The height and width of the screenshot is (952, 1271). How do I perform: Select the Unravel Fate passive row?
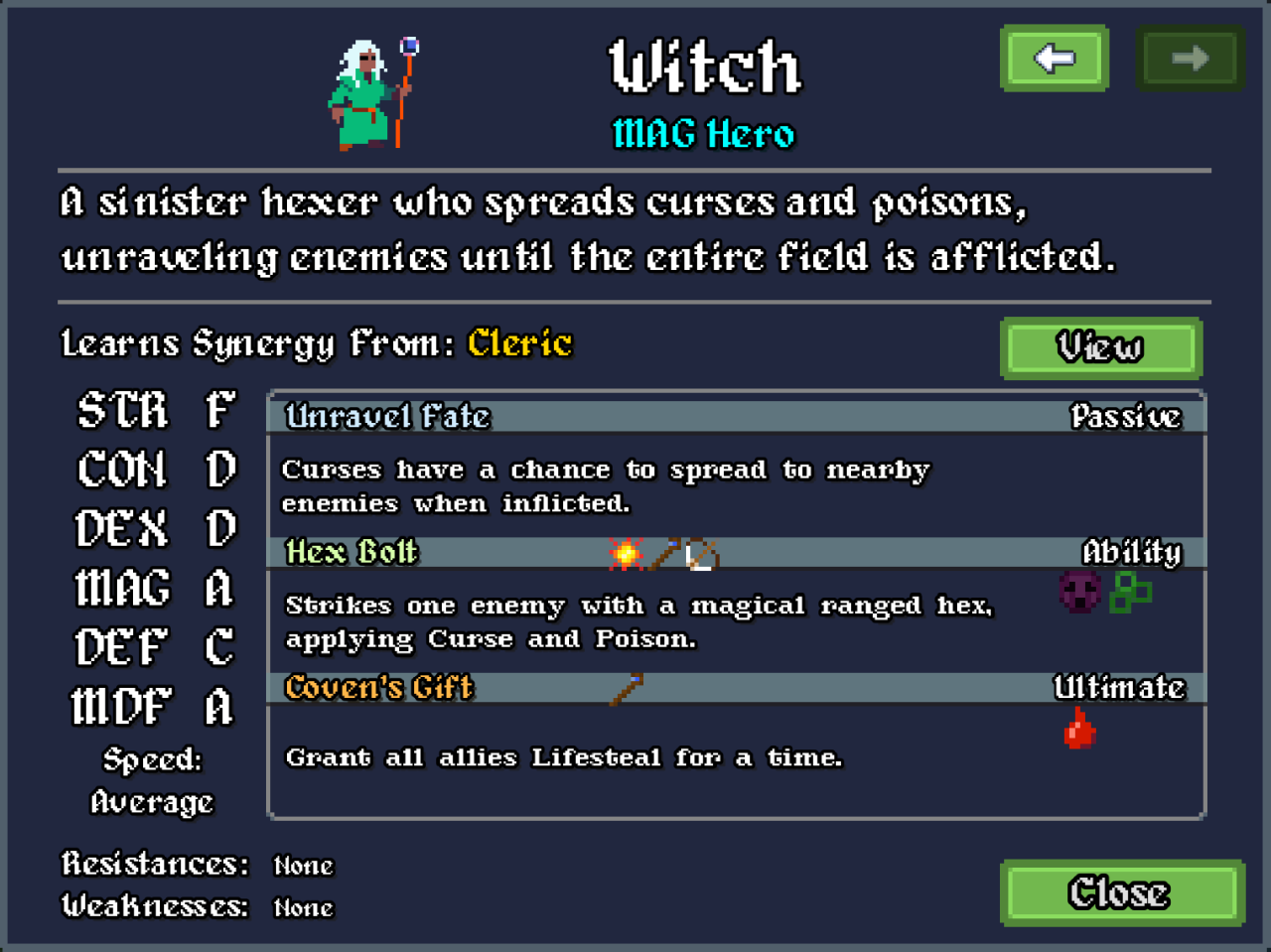735,416
